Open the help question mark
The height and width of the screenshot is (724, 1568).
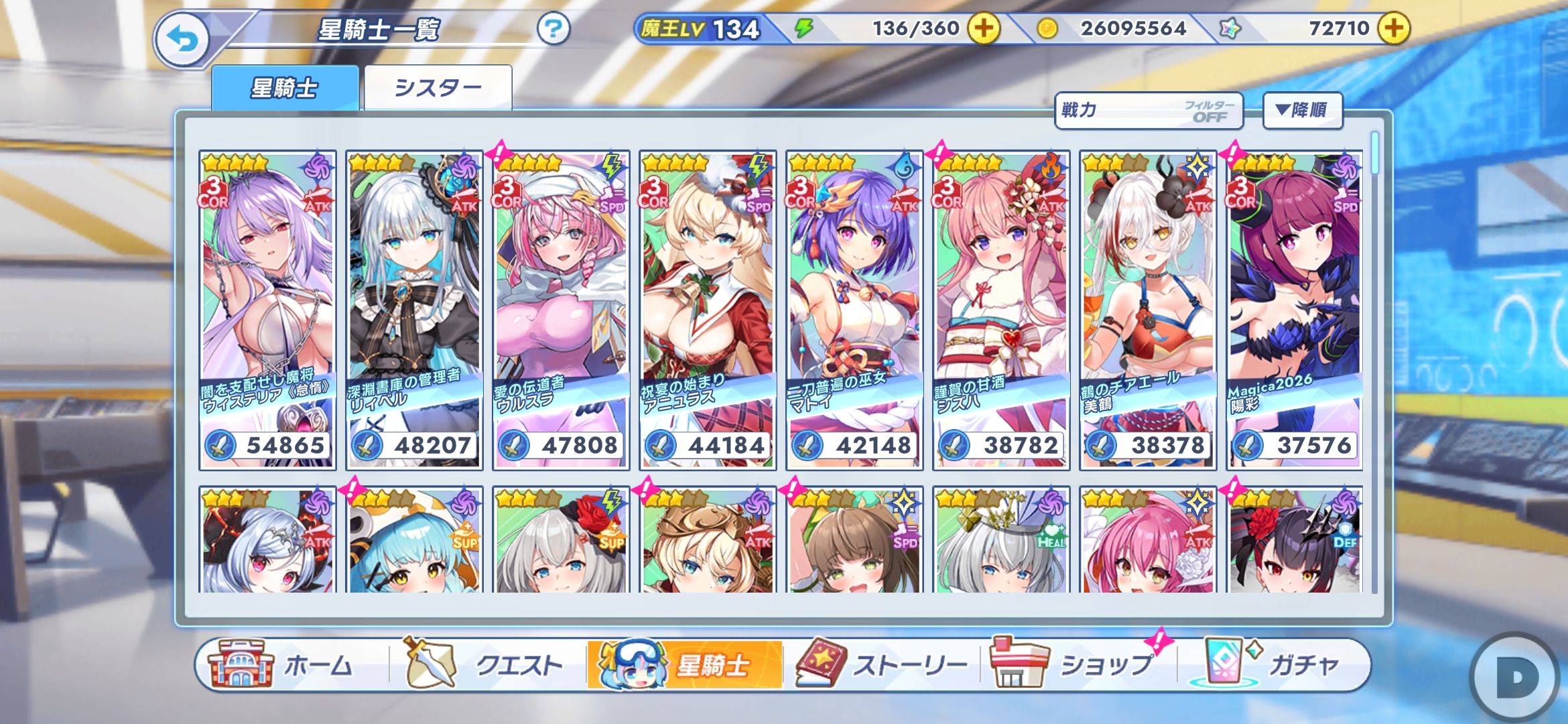click(x=553, y=29)
